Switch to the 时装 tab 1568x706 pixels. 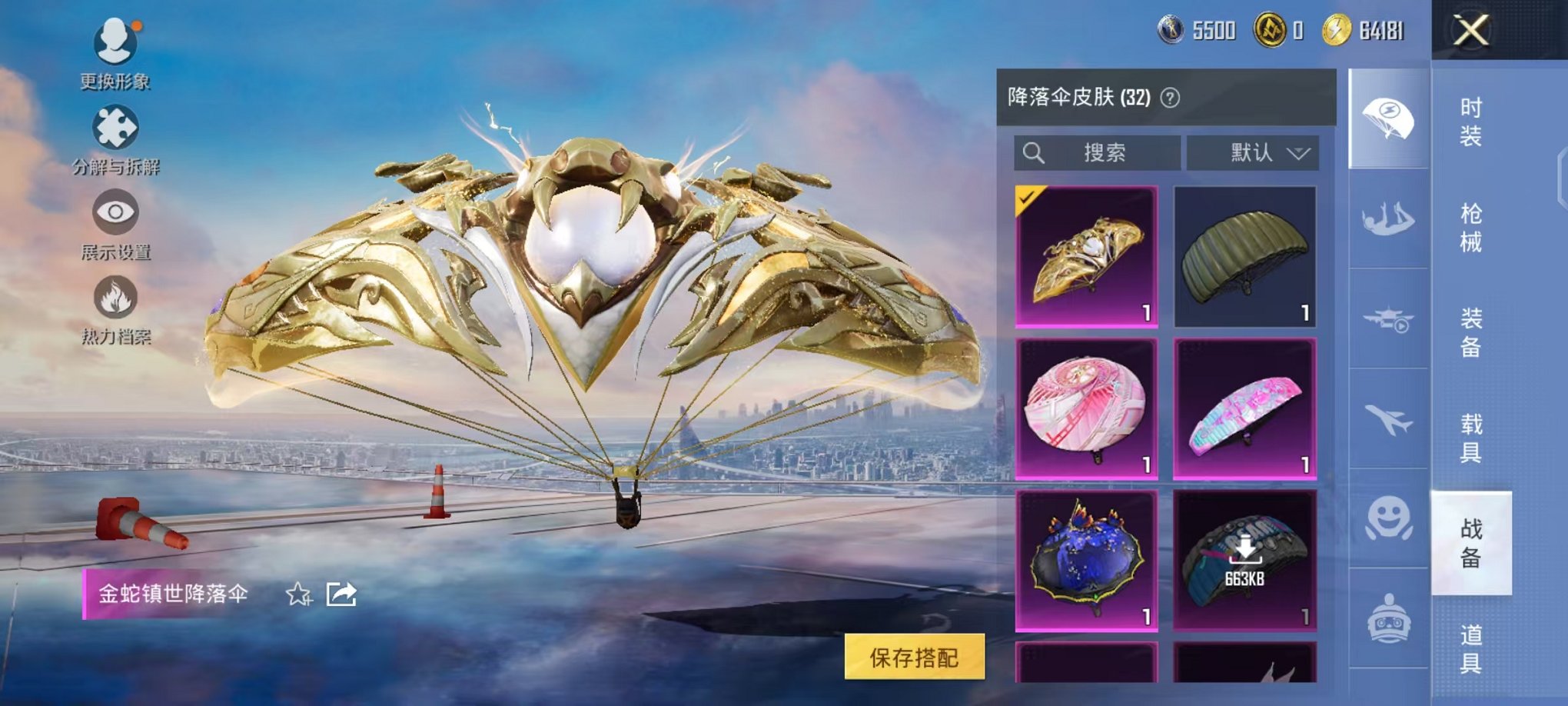1473,121
